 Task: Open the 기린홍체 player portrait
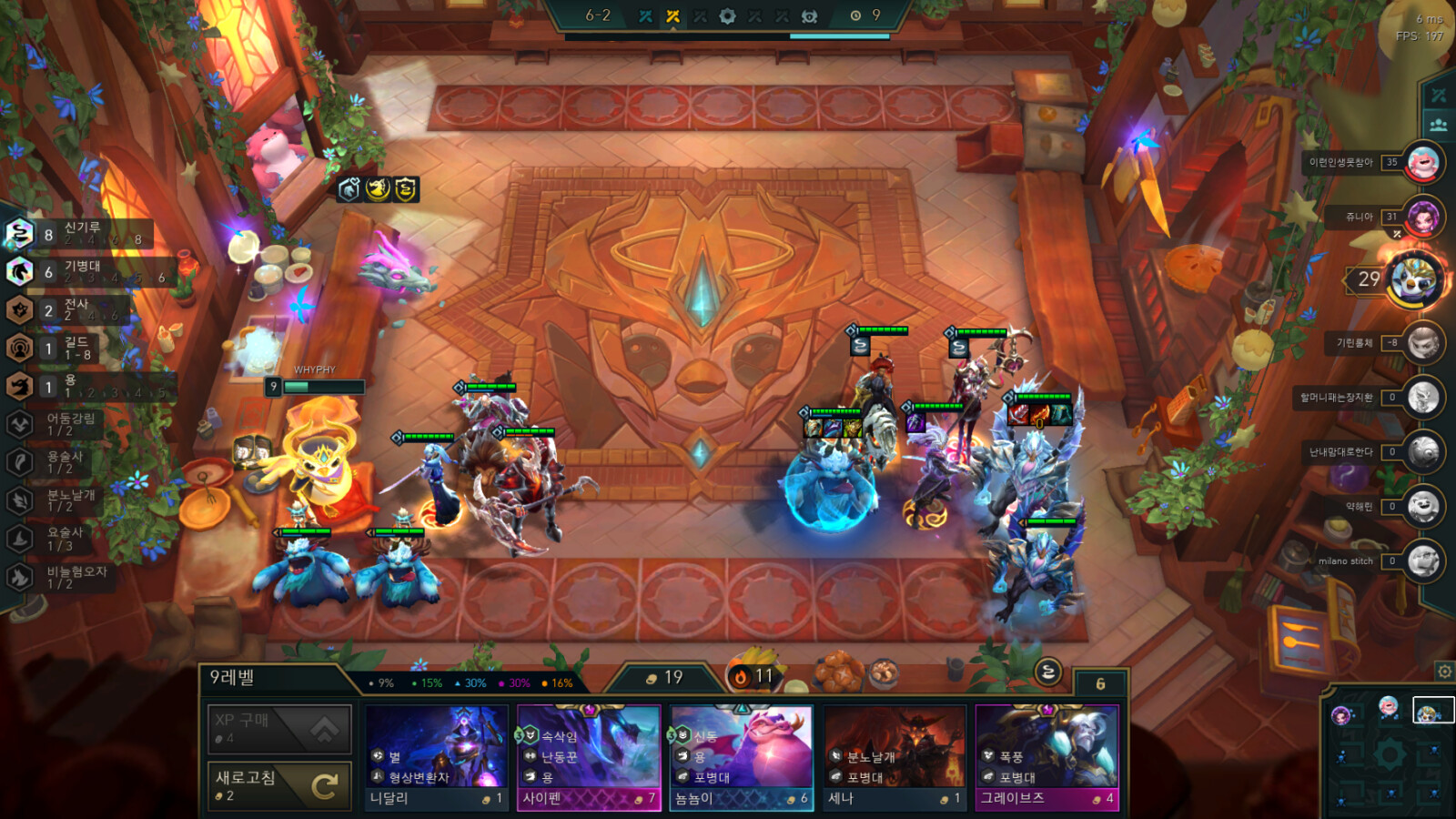(x=1422, y=343)
